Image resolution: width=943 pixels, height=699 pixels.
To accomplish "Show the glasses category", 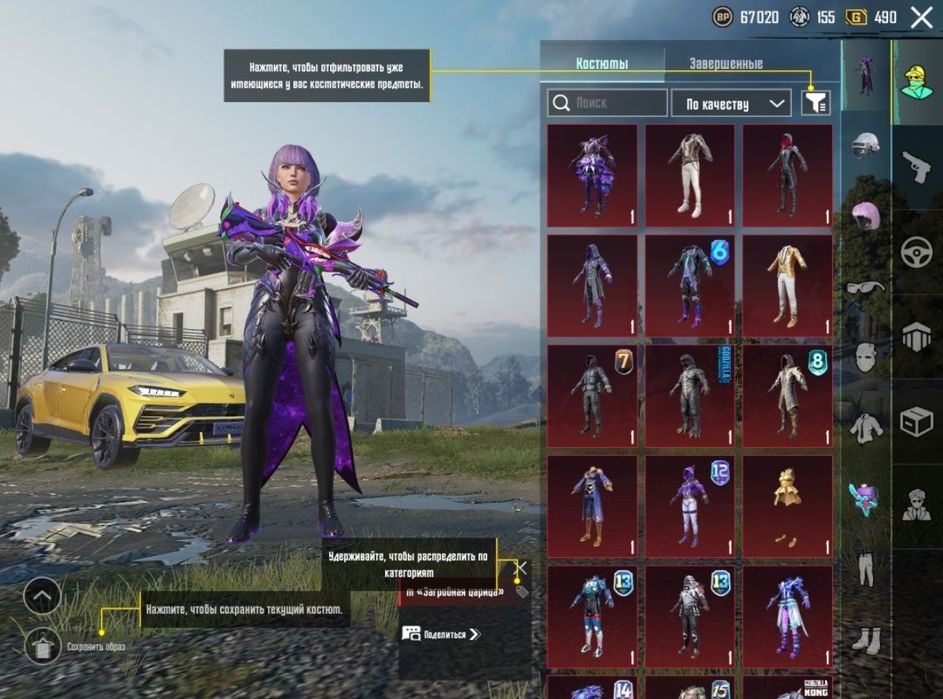I will 866,288.
